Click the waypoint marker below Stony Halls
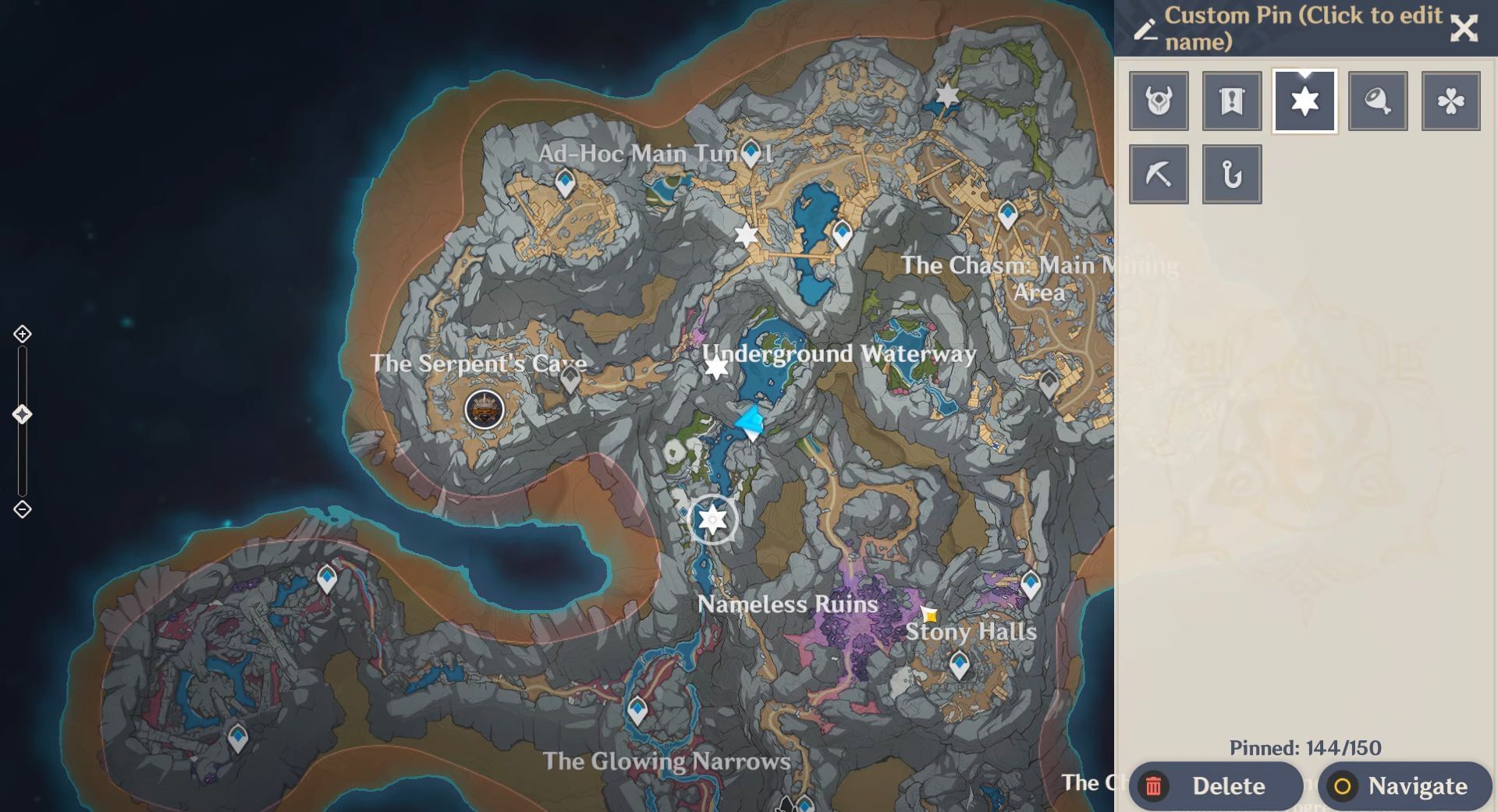 coord(958,665)
